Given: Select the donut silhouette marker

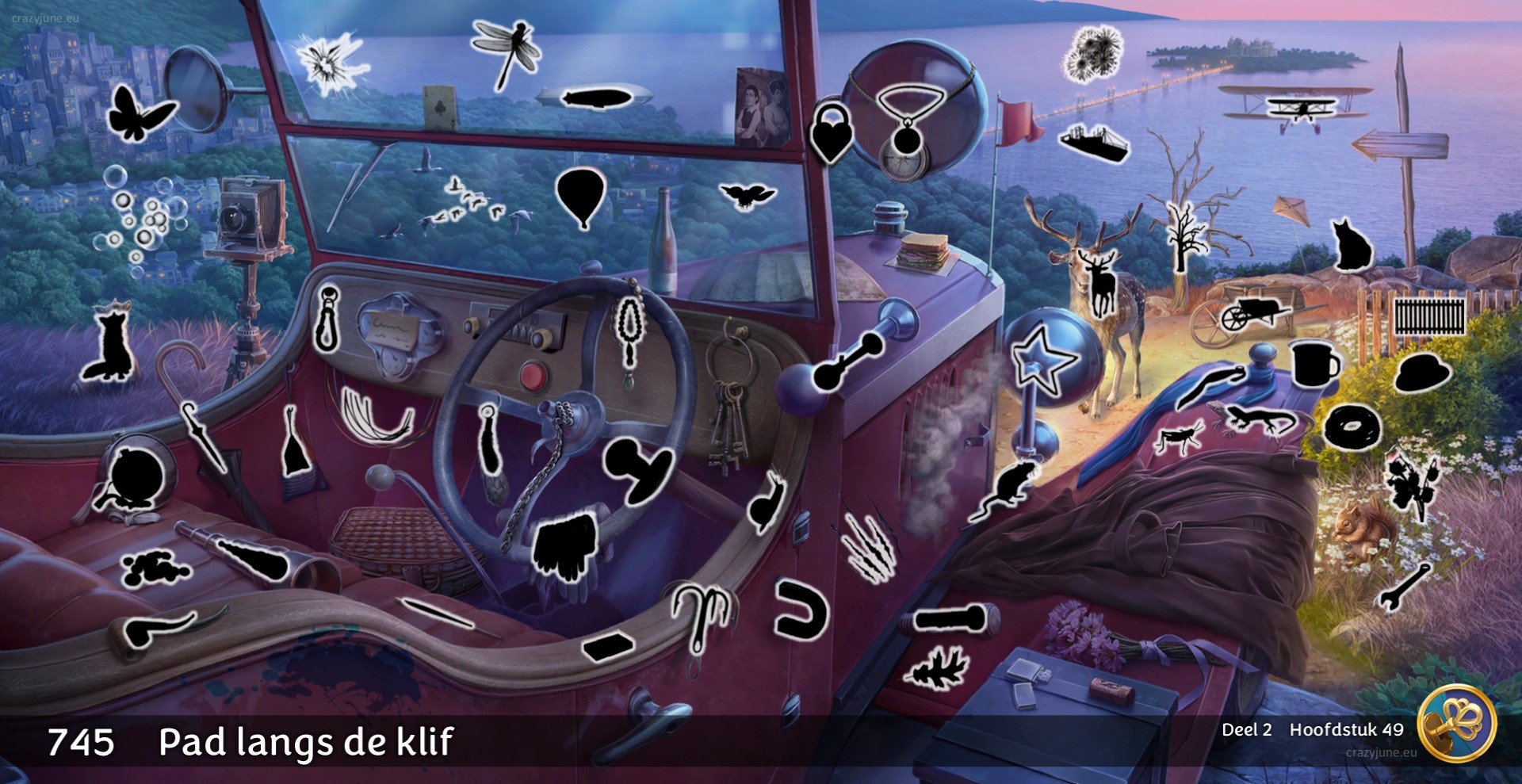Looking at the screenshot, I should coord(1352,426).
